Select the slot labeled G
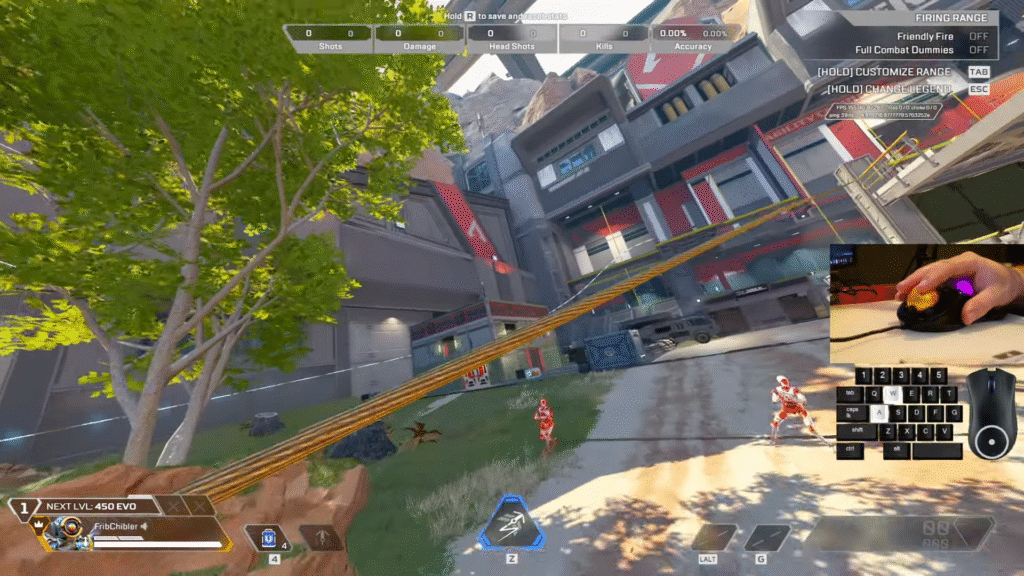Screen dimensions: 1024x576 point(767,538)
